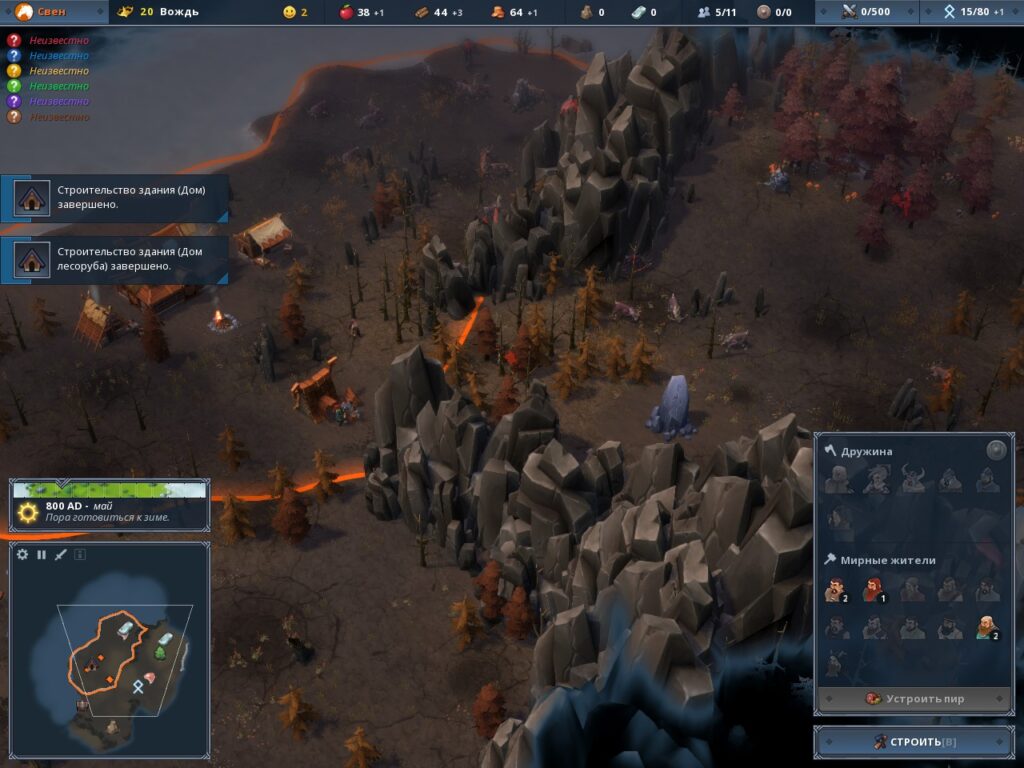Click the round shield icon in Дружина panel
Image resolution: width=1024 pixels, height=768 pixels.
pos(996,450)
